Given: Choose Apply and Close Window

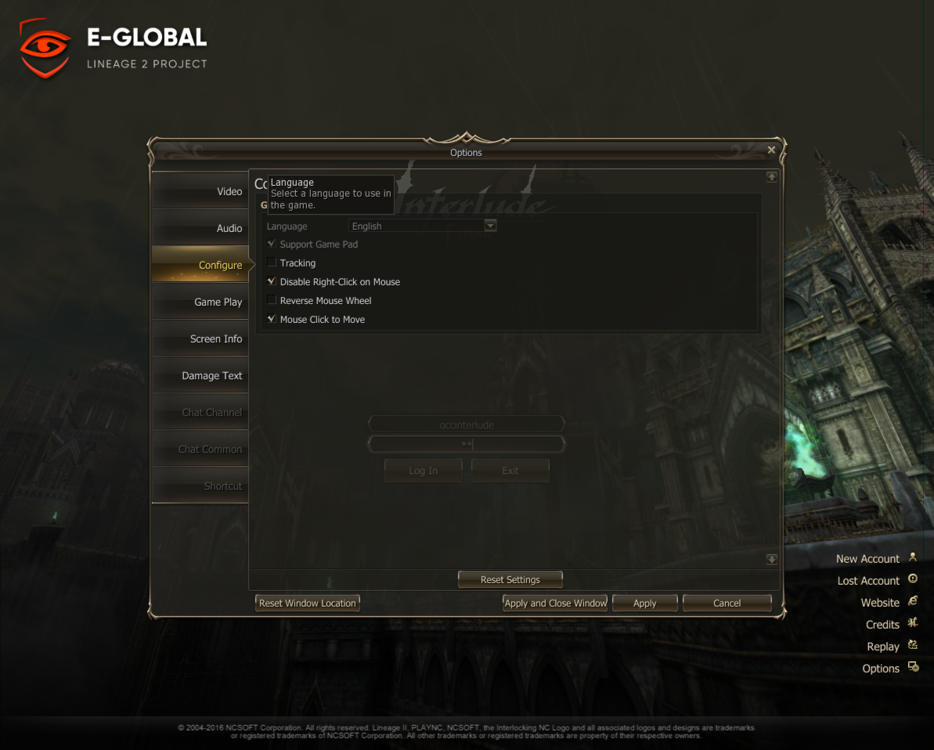Looking at the screenshot, I should (555, 603).
